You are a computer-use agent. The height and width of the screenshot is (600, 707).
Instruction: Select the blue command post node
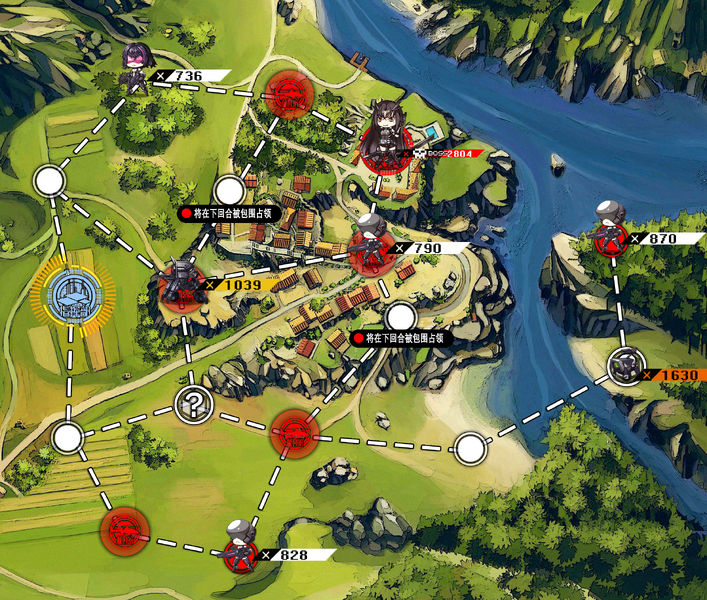(x=72, y=295)
